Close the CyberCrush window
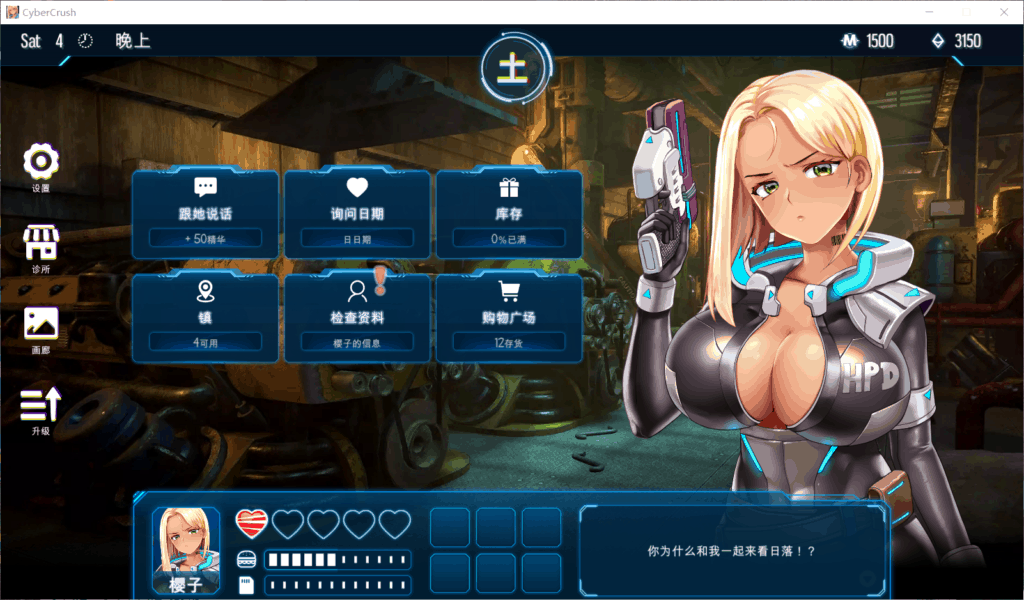Screen dimensions: 1024x600 (1003, 12)
